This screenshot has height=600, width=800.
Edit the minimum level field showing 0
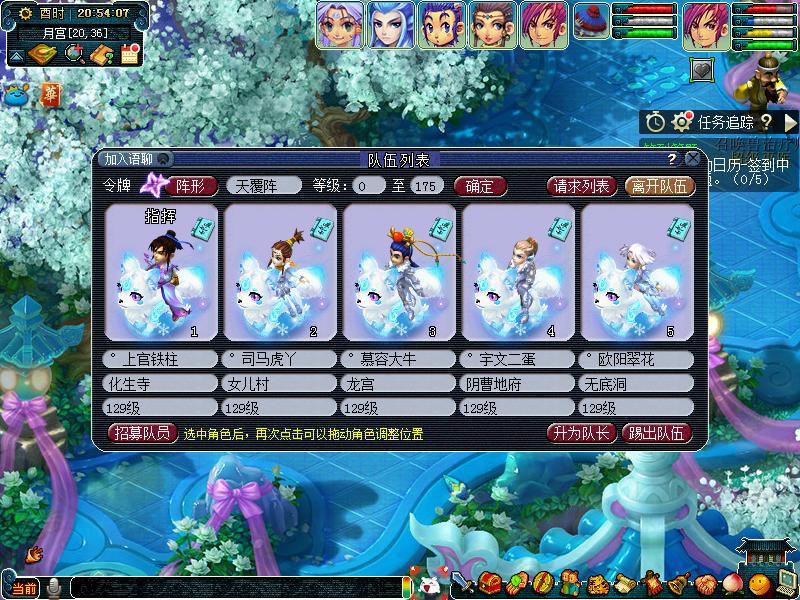click(x=369, y=185)
